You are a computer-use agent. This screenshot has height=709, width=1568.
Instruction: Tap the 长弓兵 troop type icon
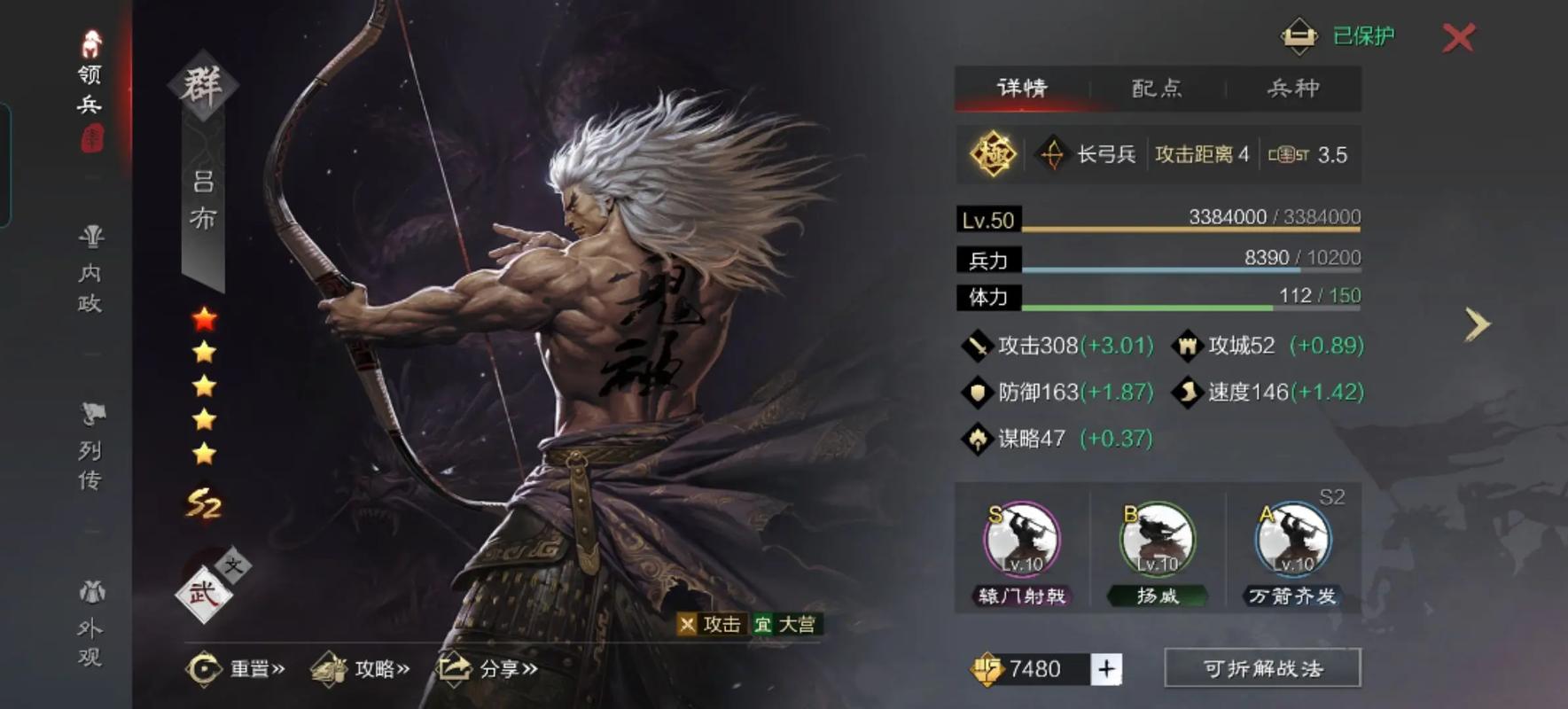tap(1052, 154)
